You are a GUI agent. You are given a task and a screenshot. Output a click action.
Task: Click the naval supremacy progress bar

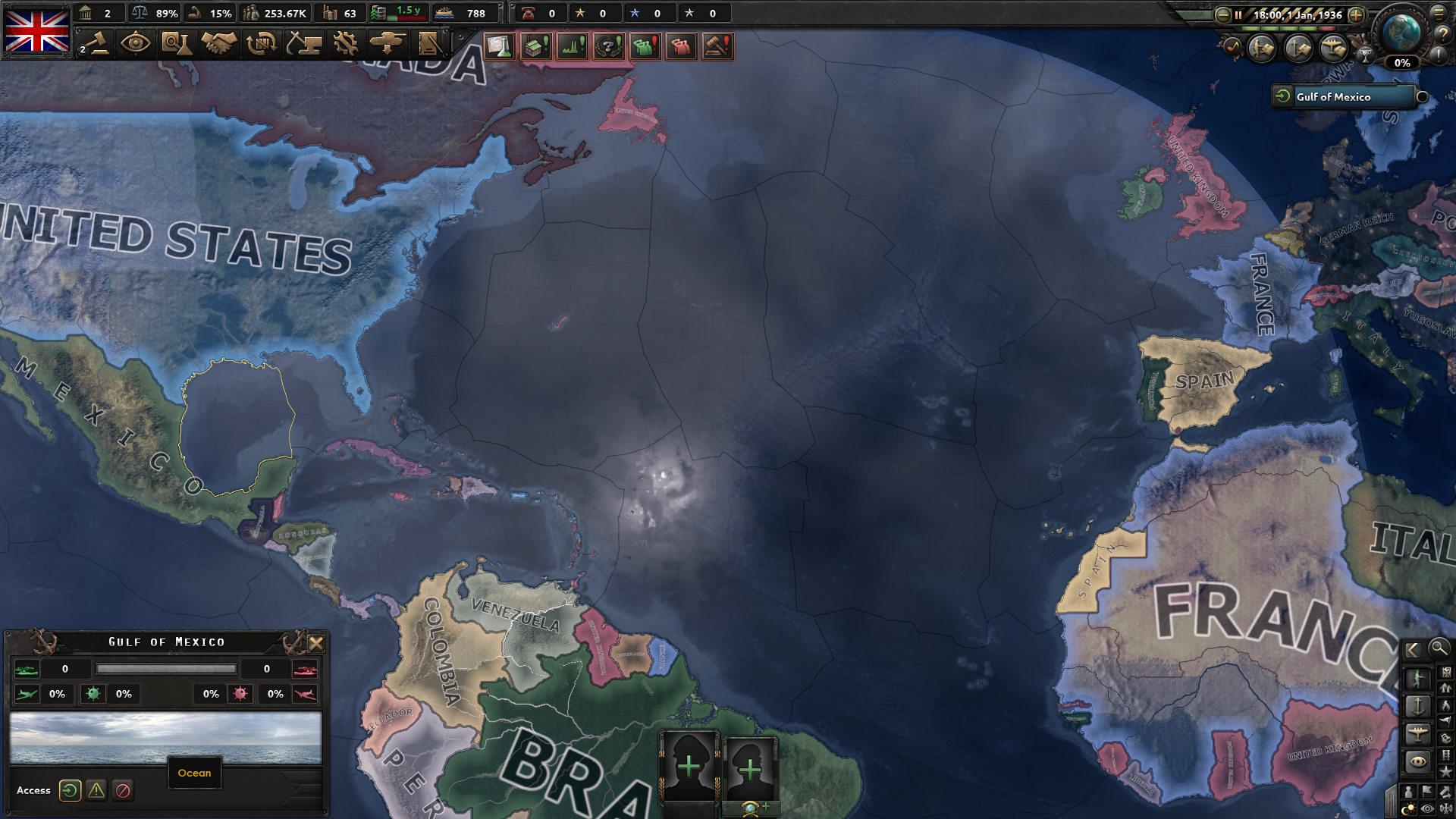point(167,669)
